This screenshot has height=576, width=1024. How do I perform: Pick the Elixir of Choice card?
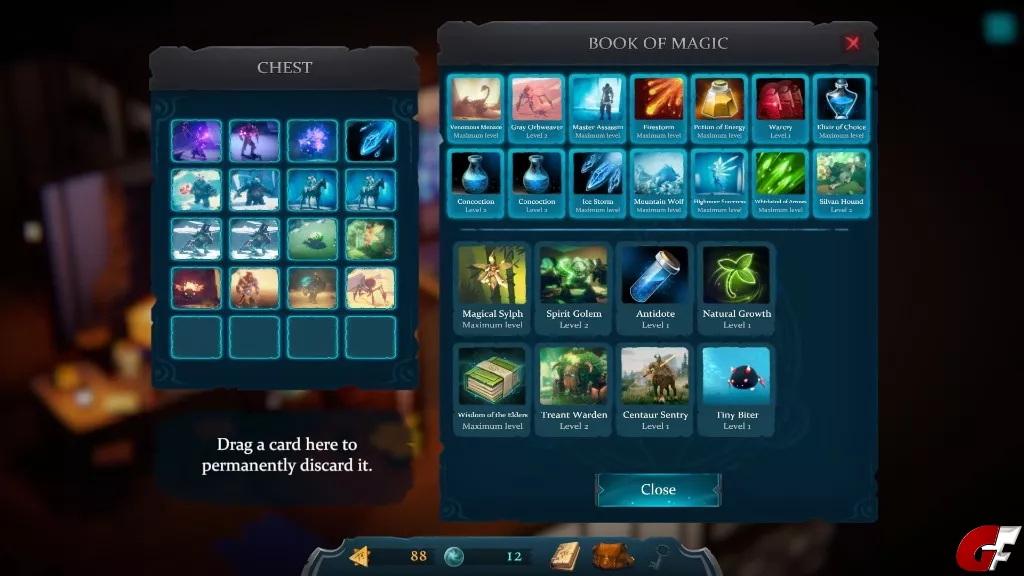point(841,107)
